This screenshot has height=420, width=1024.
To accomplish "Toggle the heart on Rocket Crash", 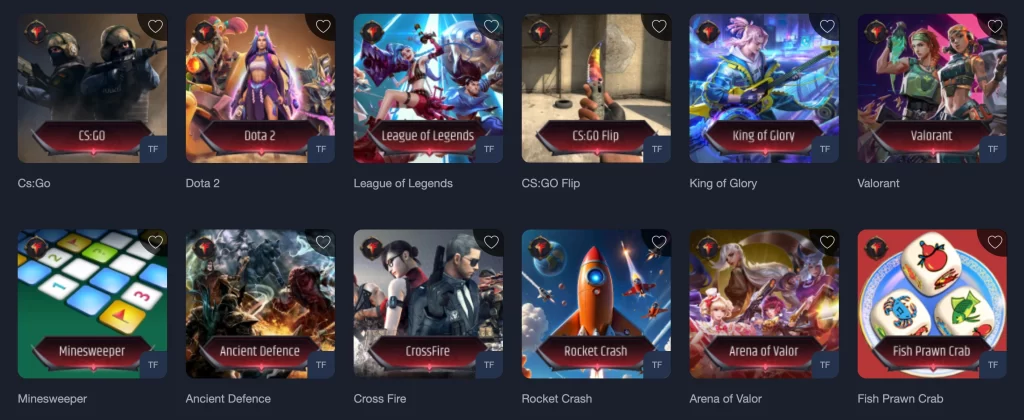I will point(659,242).
